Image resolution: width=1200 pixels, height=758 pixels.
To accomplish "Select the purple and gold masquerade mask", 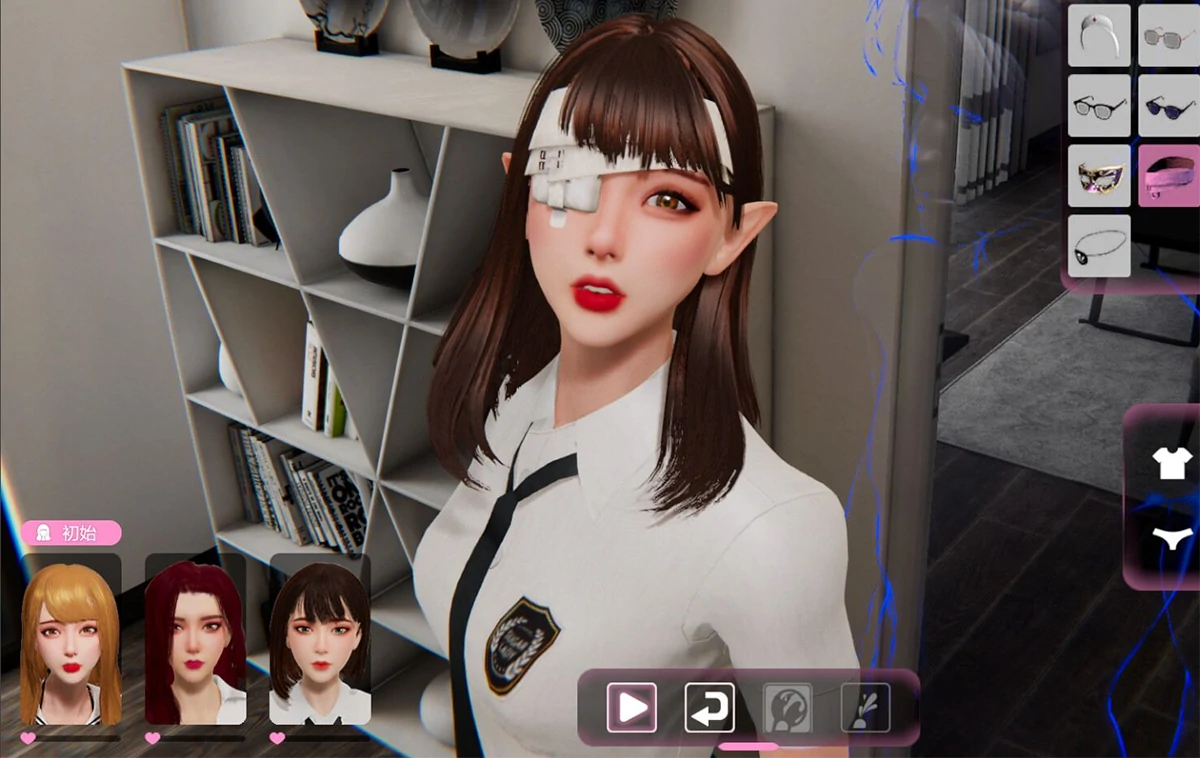I will pos(1099,176).
